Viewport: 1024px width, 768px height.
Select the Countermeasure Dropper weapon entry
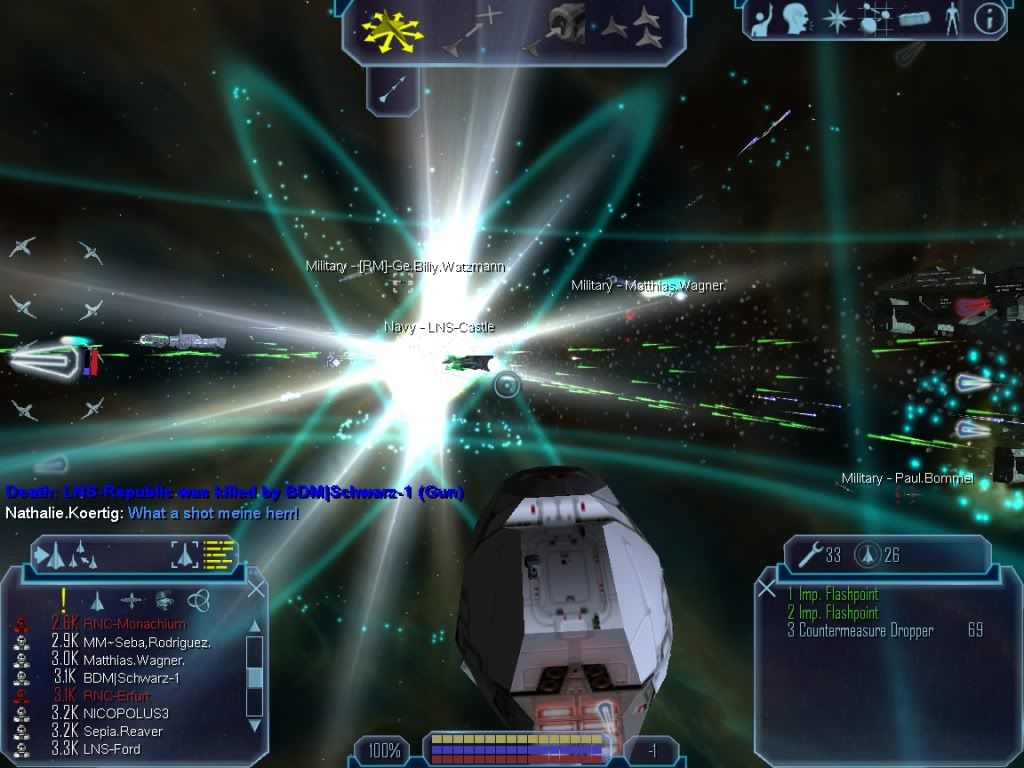click(866, 631)
